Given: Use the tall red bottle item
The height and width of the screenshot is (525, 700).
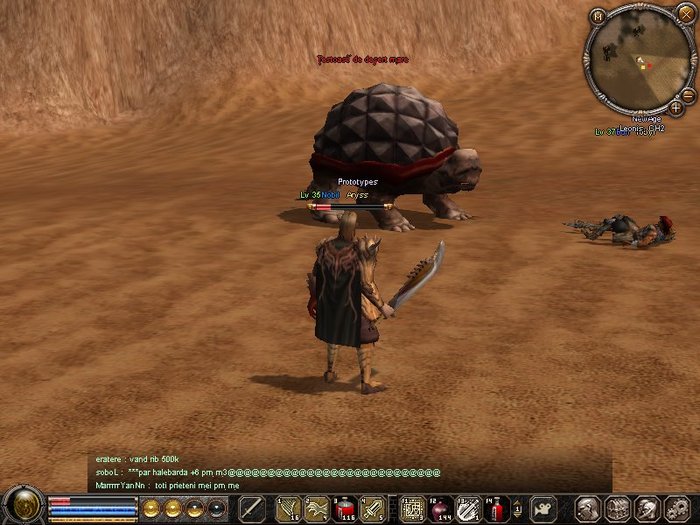Looking at the screenshot, I should pyautogui.click(x=497, y=508).
